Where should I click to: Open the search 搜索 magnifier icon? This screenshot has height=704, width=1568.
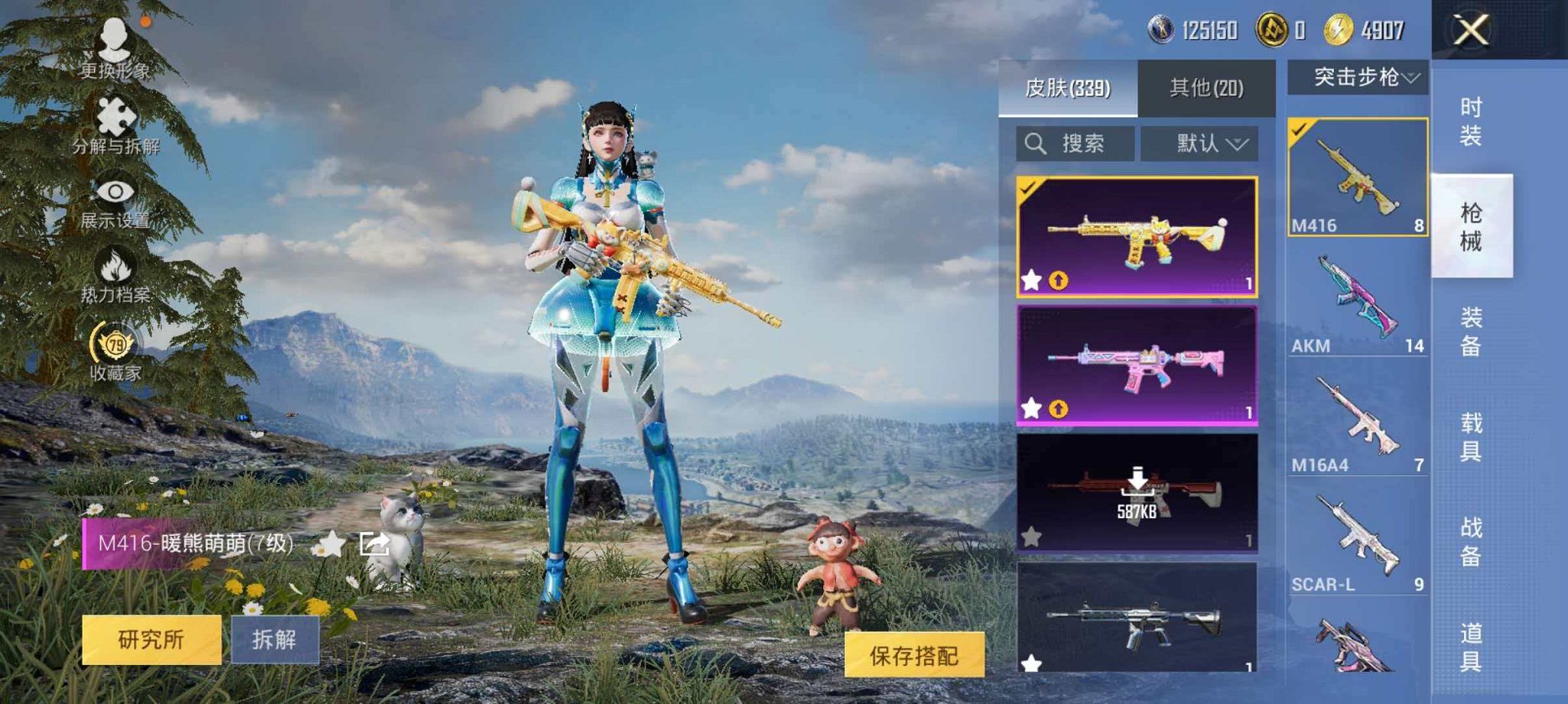tap(1037, 144)
